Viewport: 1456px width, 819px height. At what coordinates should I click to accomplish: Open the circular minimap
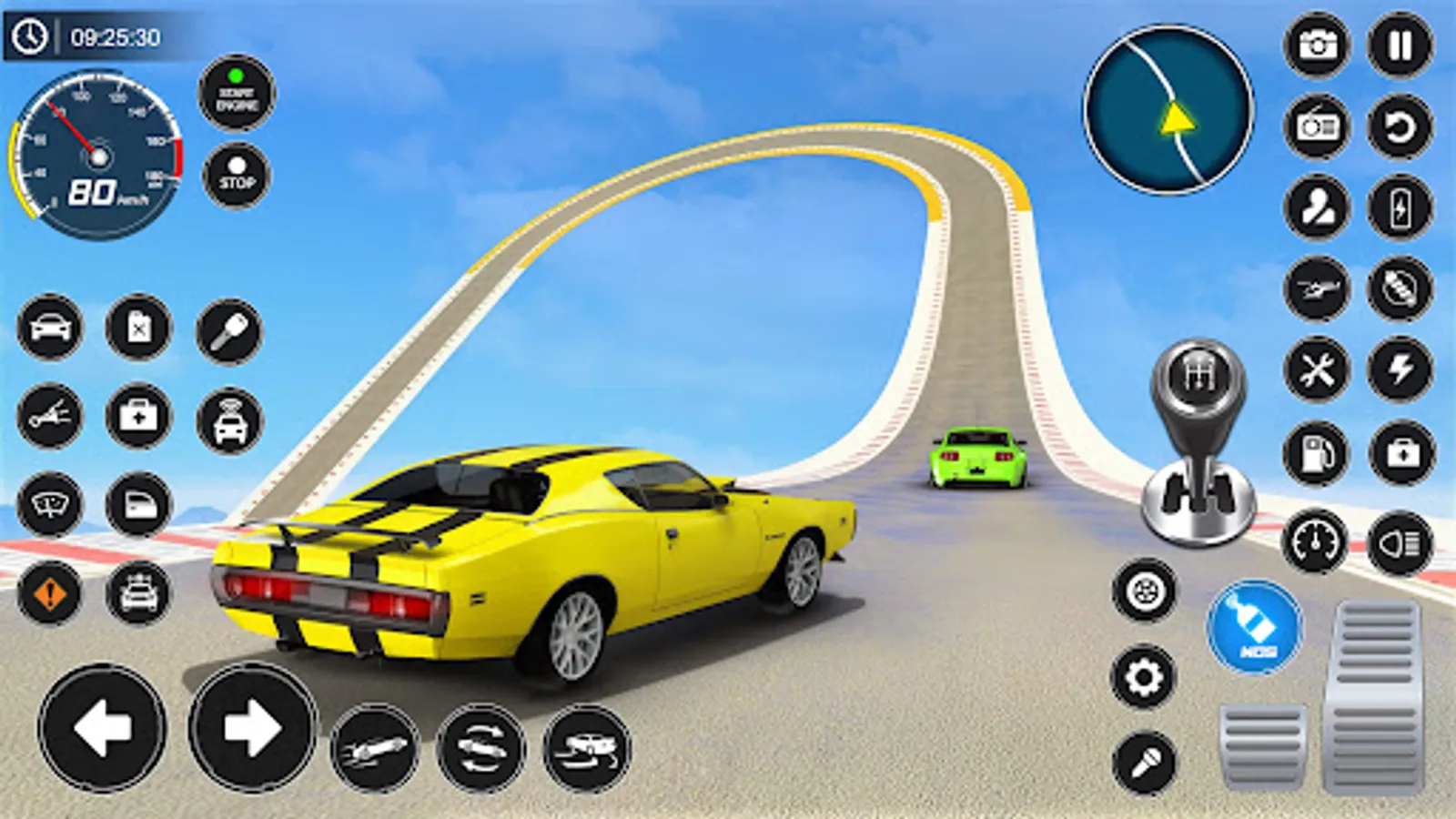[x=1168, y=110]
